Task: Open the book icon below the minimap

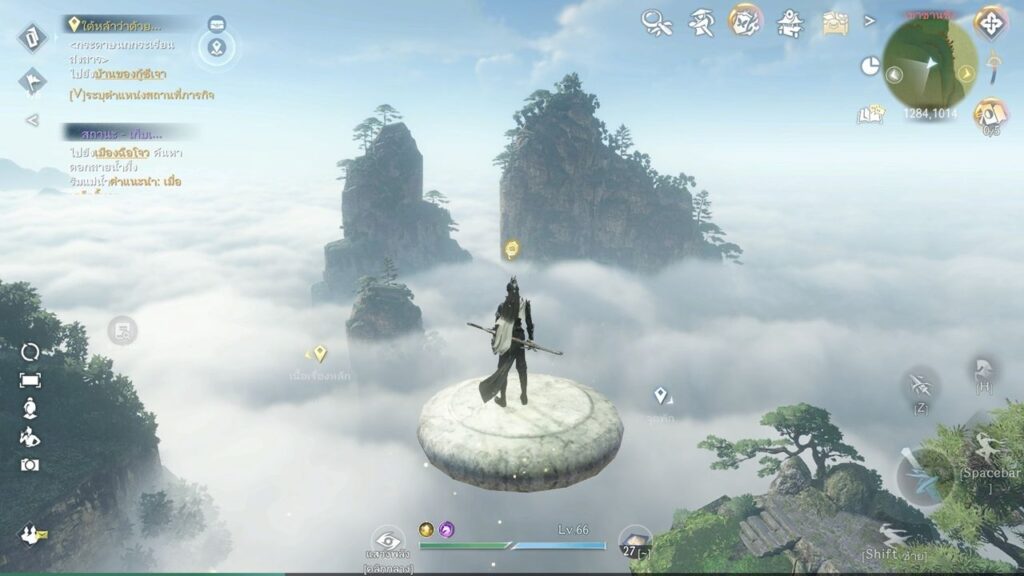Action: (x=869, y=115)
